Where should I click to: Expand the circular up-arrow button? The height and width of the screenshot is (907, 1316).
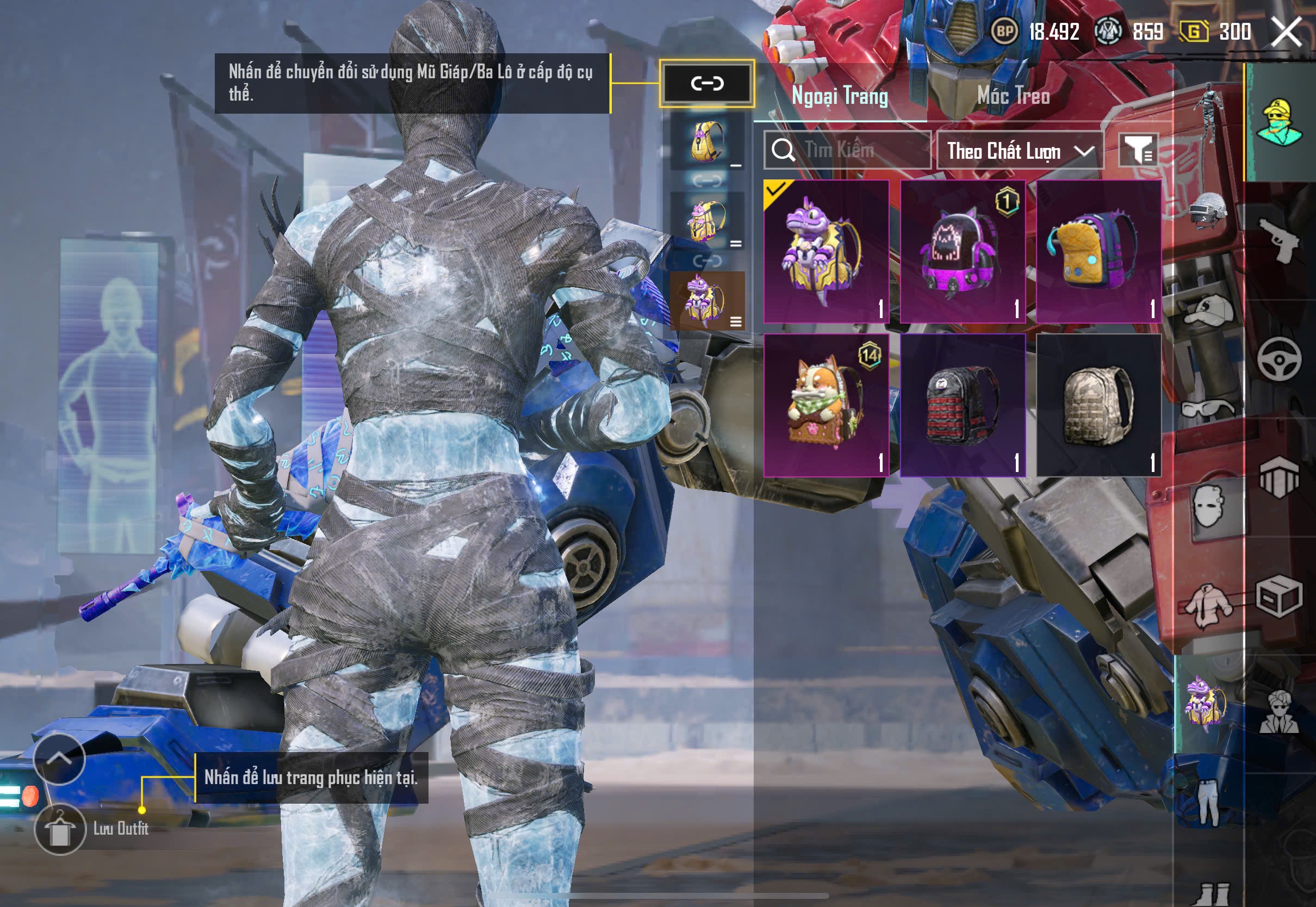click(x=59, y=758)
